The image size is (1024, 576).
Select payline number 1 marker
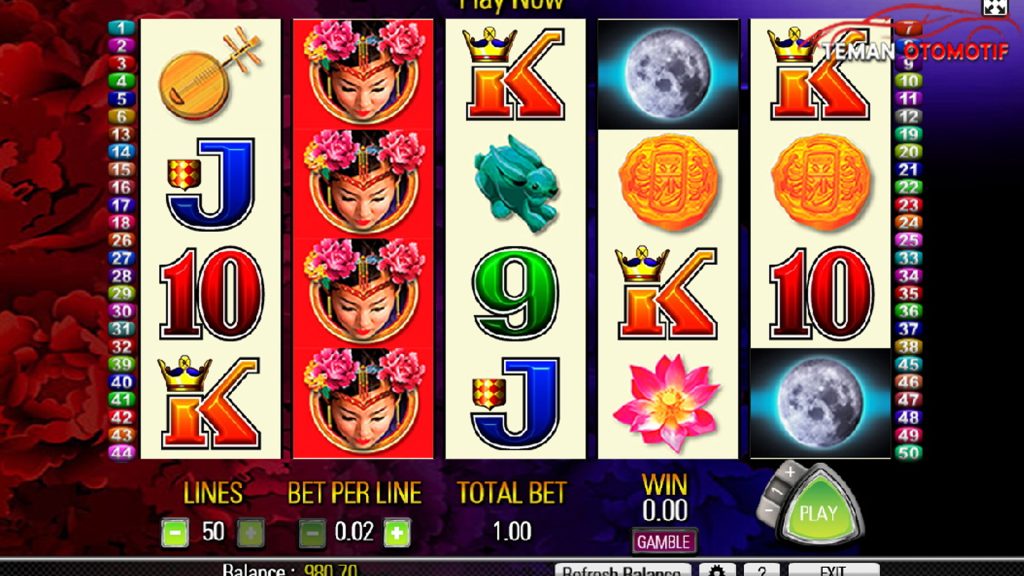tap(121, 27)
